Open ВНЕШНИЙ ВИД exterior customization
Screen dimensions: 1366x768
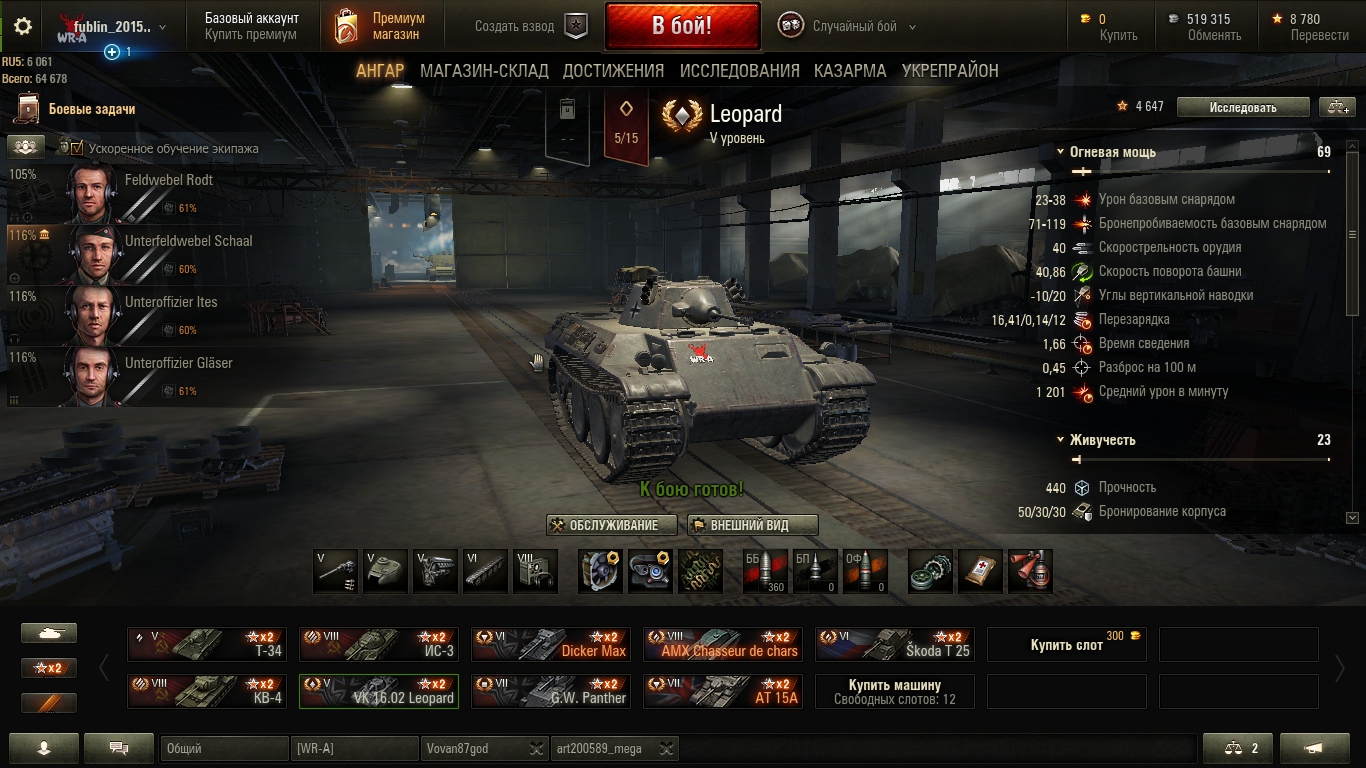click(x=752, y=525)
